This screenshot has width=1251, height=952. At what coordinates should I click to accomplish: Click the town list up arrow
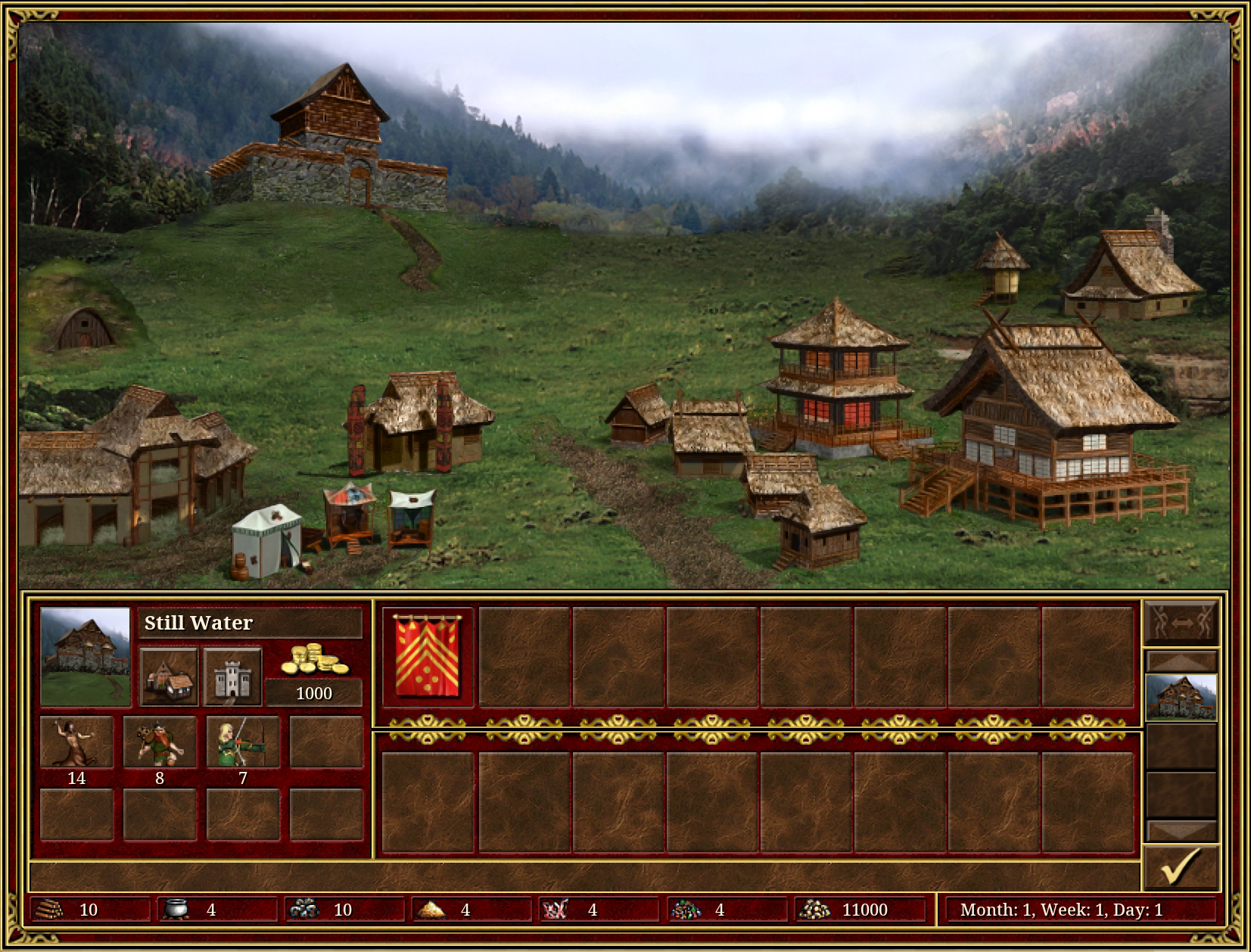(1181, 661)
